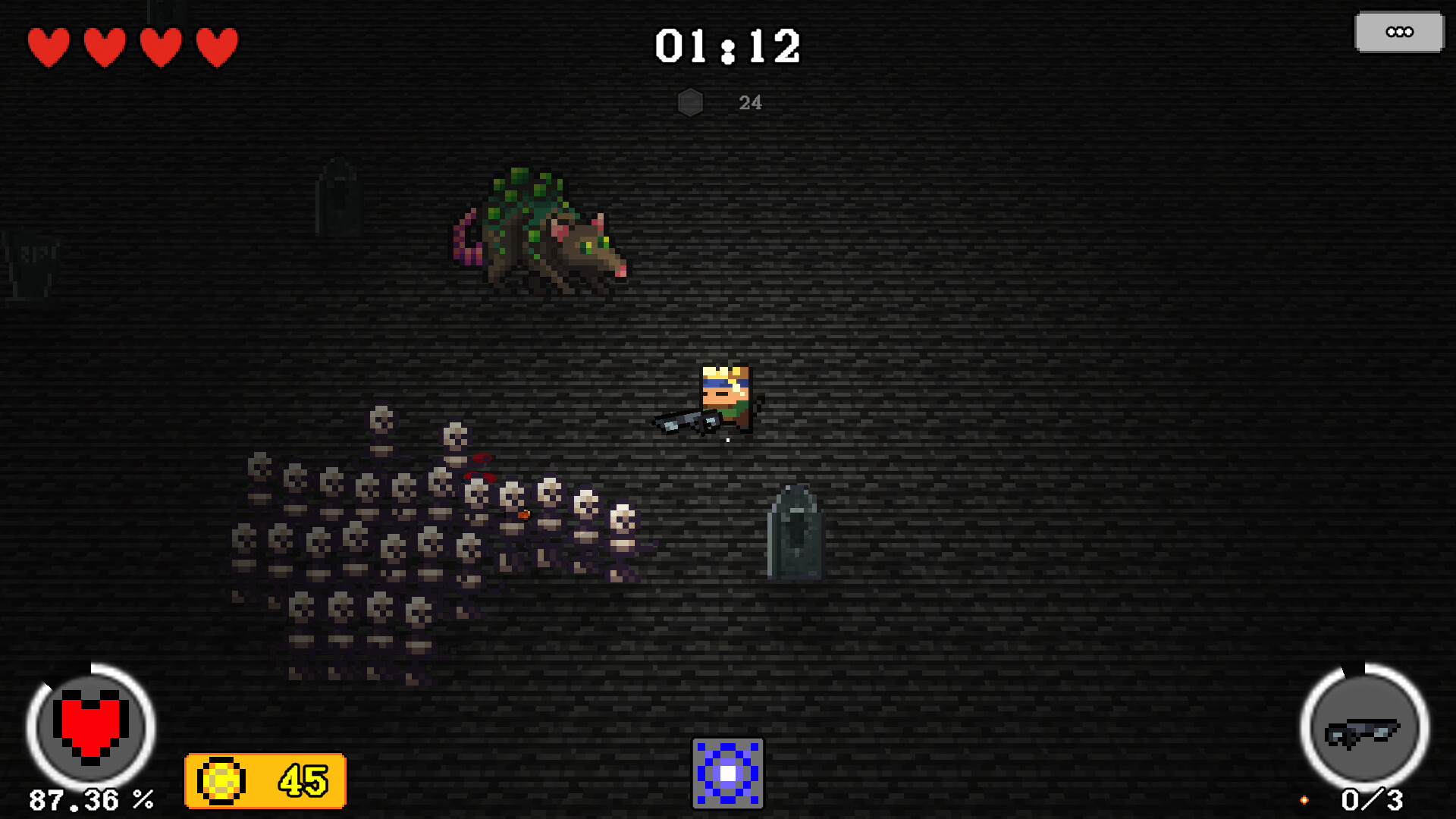Click the 87.36% health percentage label
The height and width of the screenshot is (819, 1456).
[x=91, y=799]
